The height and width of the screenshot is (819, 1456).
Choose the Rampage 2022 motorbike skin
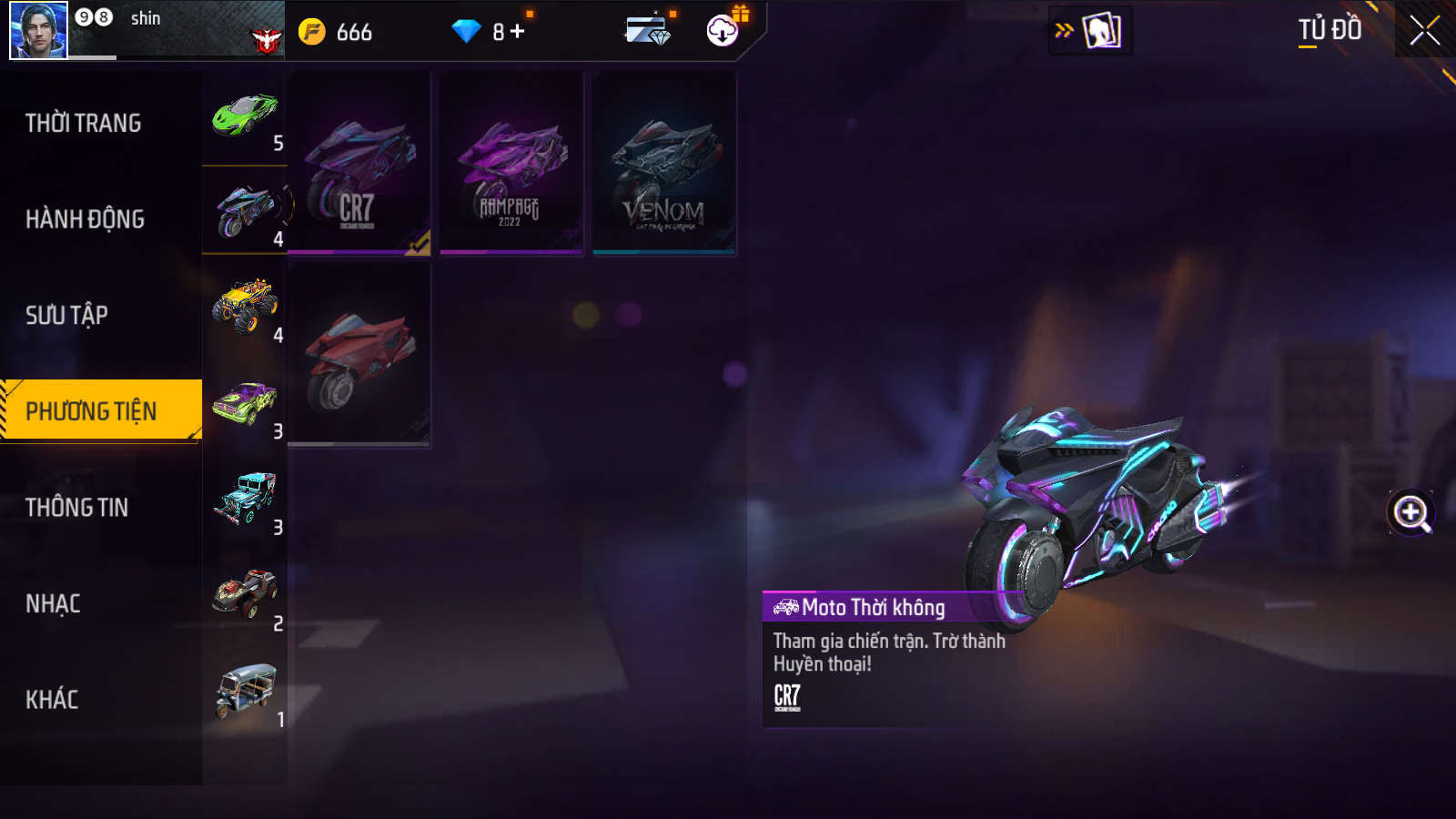pos(511,164)
